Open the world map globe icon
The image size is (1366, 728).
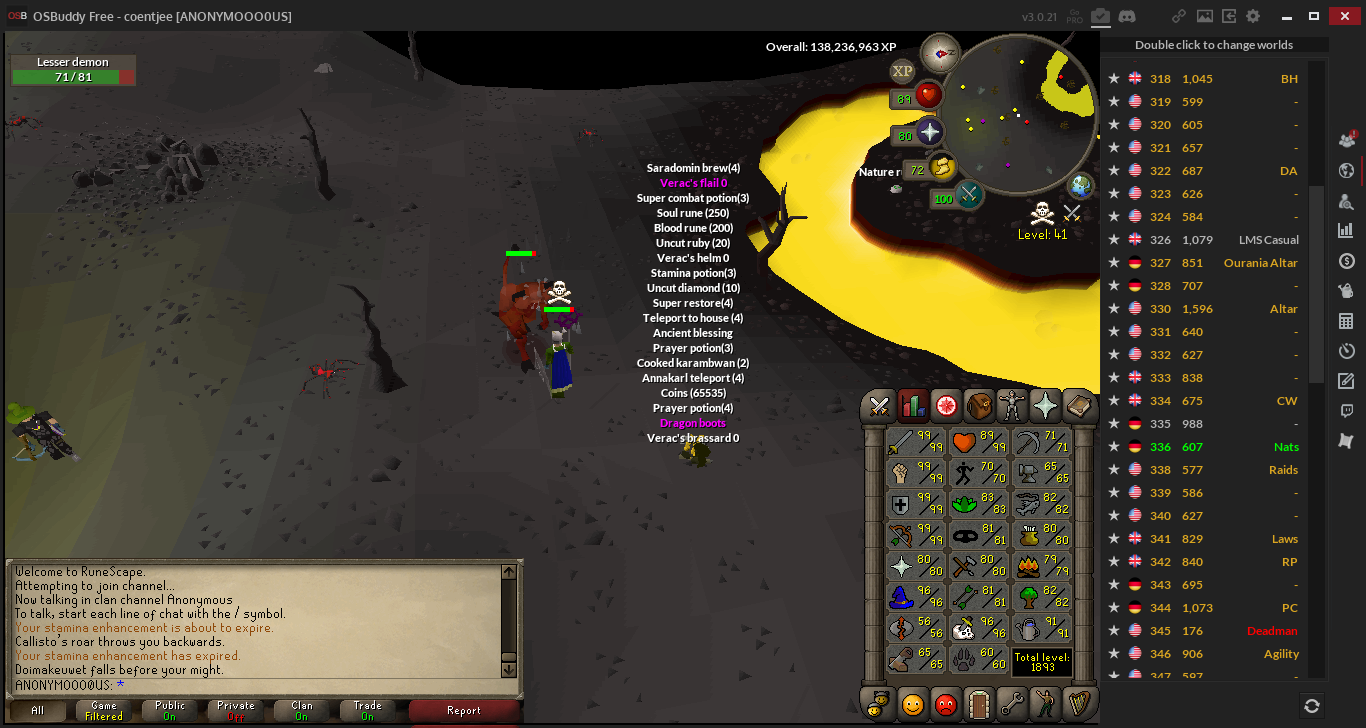click(x=1081, y=186)
